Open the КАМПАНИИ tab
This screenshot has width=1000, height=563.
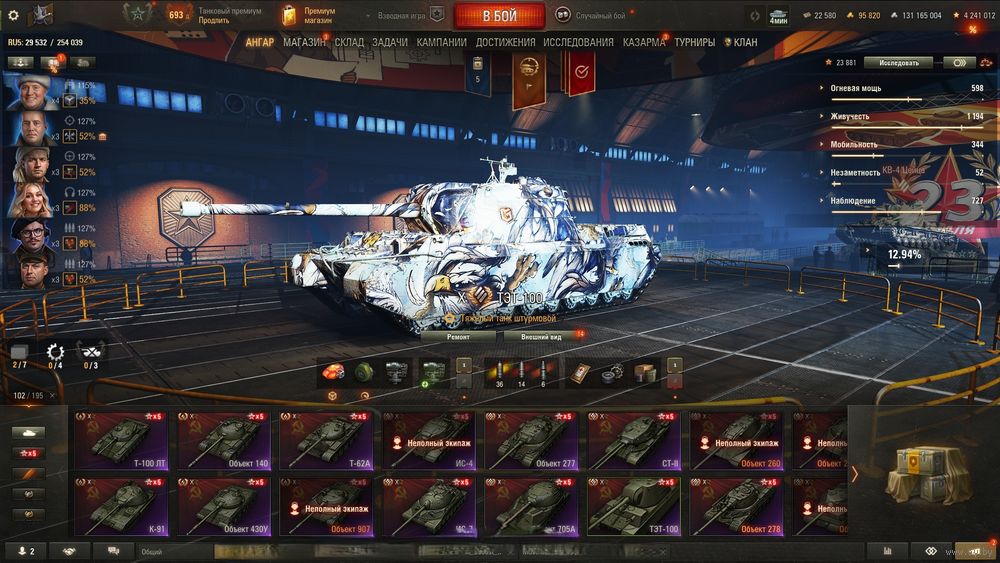(441, 43)
